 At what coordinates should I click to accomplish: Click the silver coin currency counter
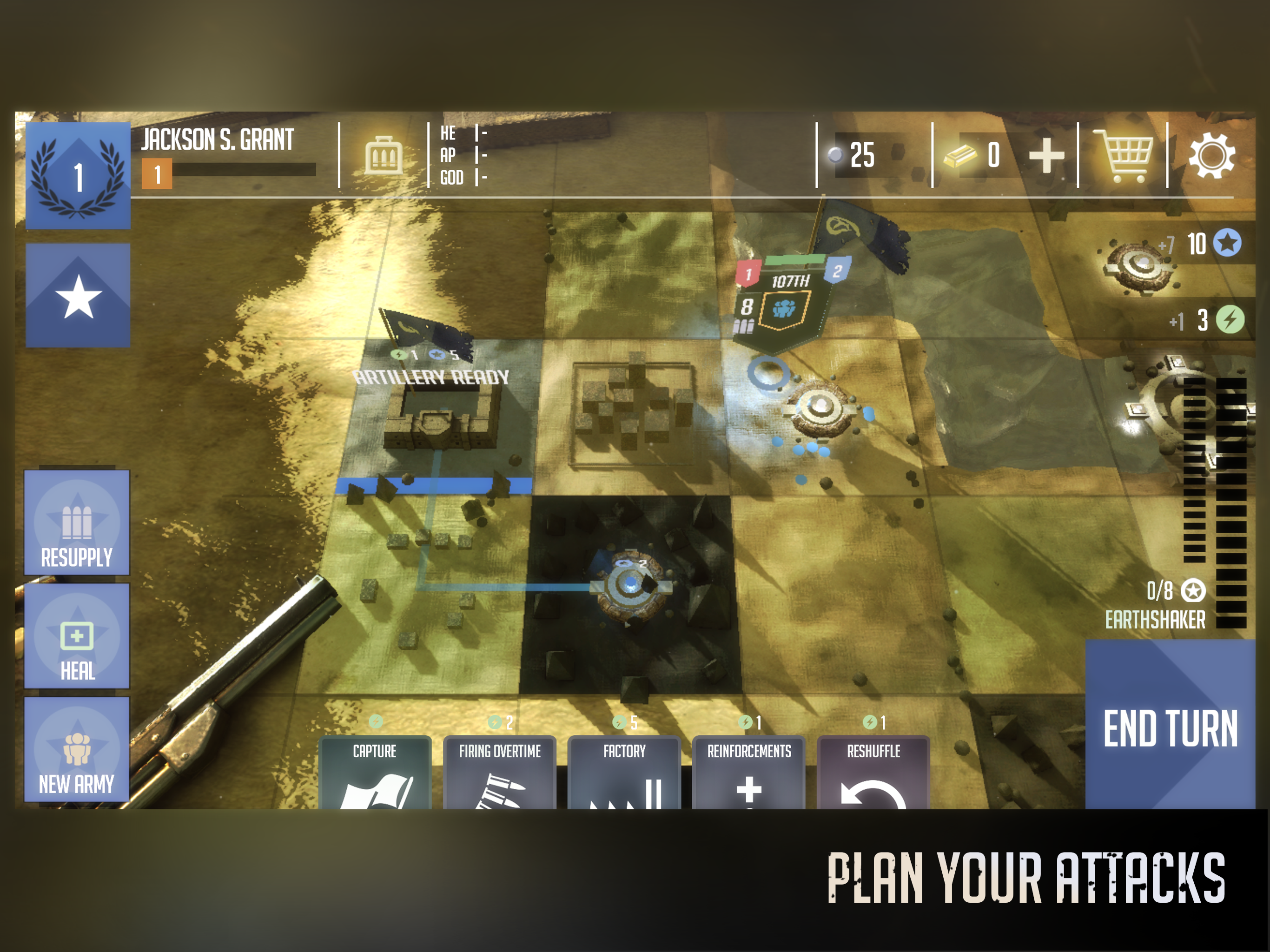[855, 155]
